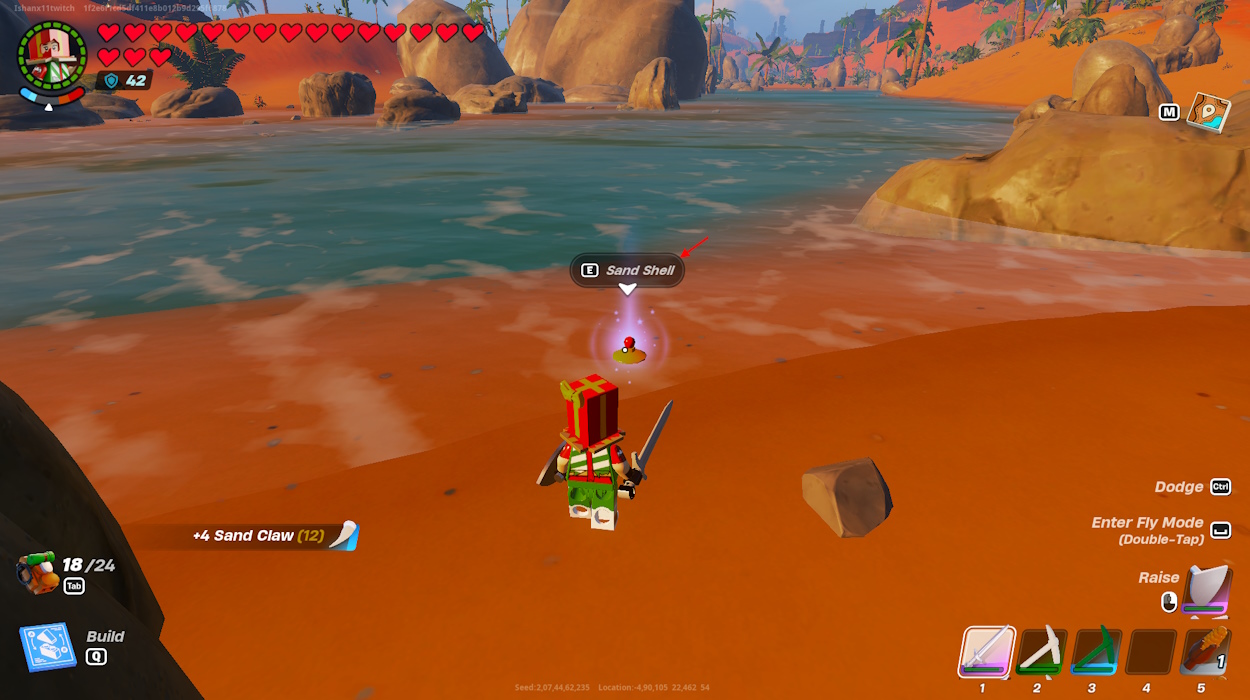1250x700 pixels.
Task: Choose the torch in hotbar slot 5
Action: click(x=1204, y=652)
